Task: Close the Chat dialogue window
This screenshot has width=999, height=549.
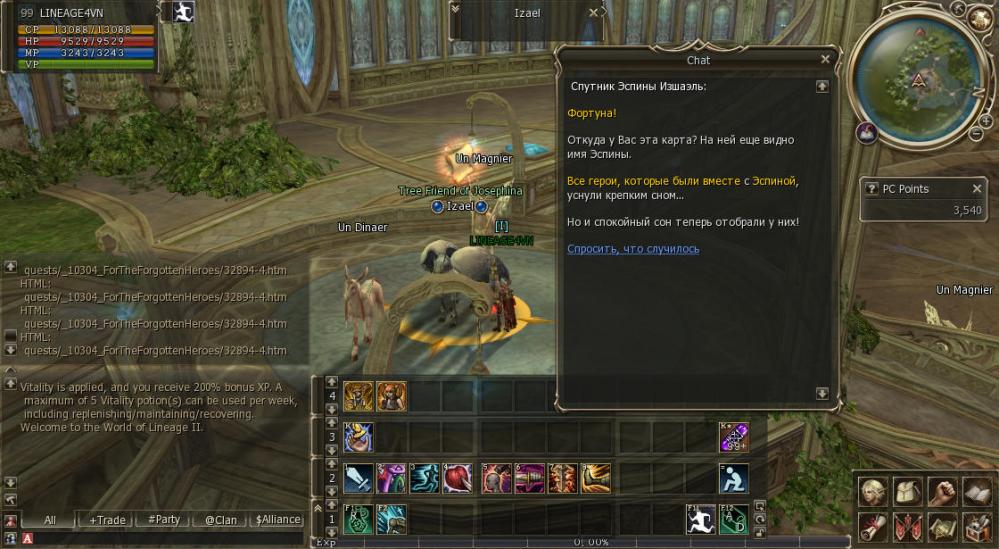Action: click(x=825, y=60)
